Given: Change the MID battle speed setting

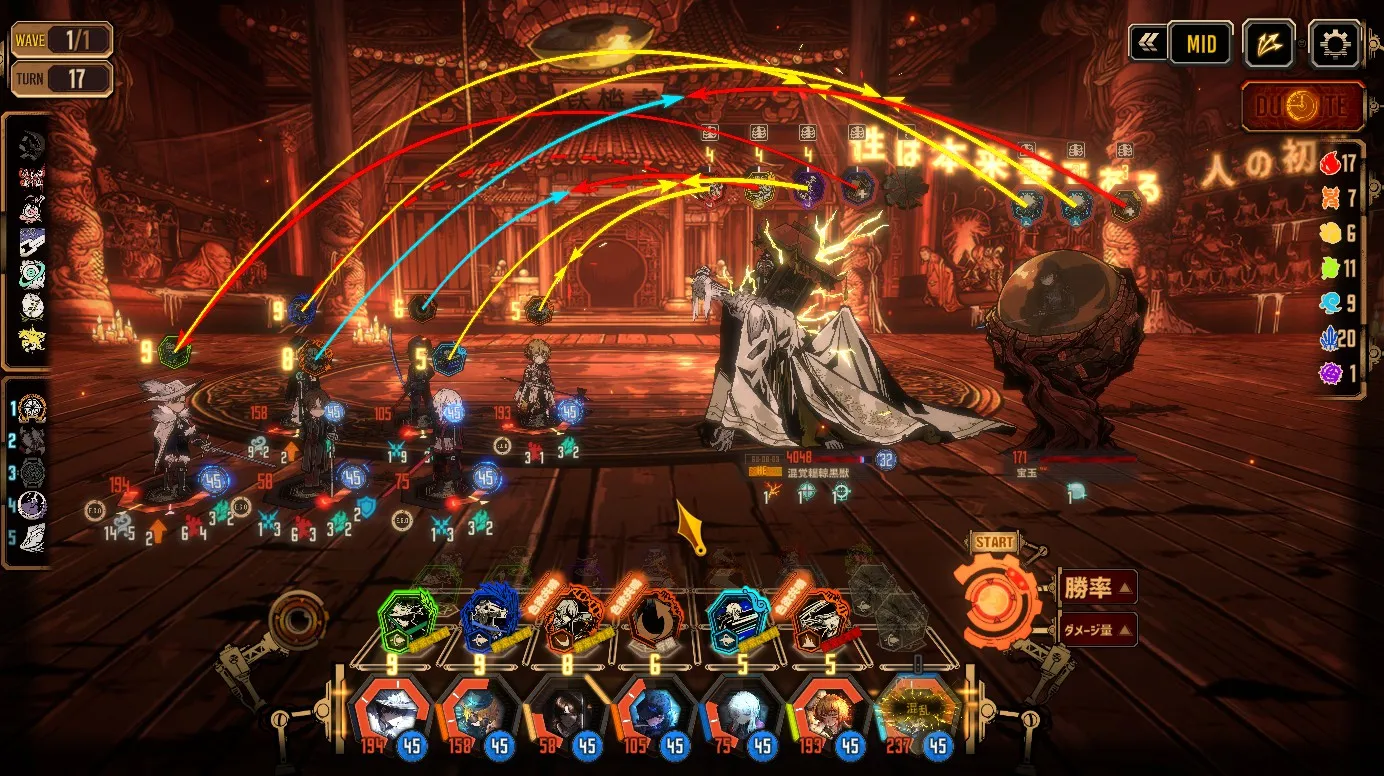Looking at the screenshot, I should pos(1200,44).
